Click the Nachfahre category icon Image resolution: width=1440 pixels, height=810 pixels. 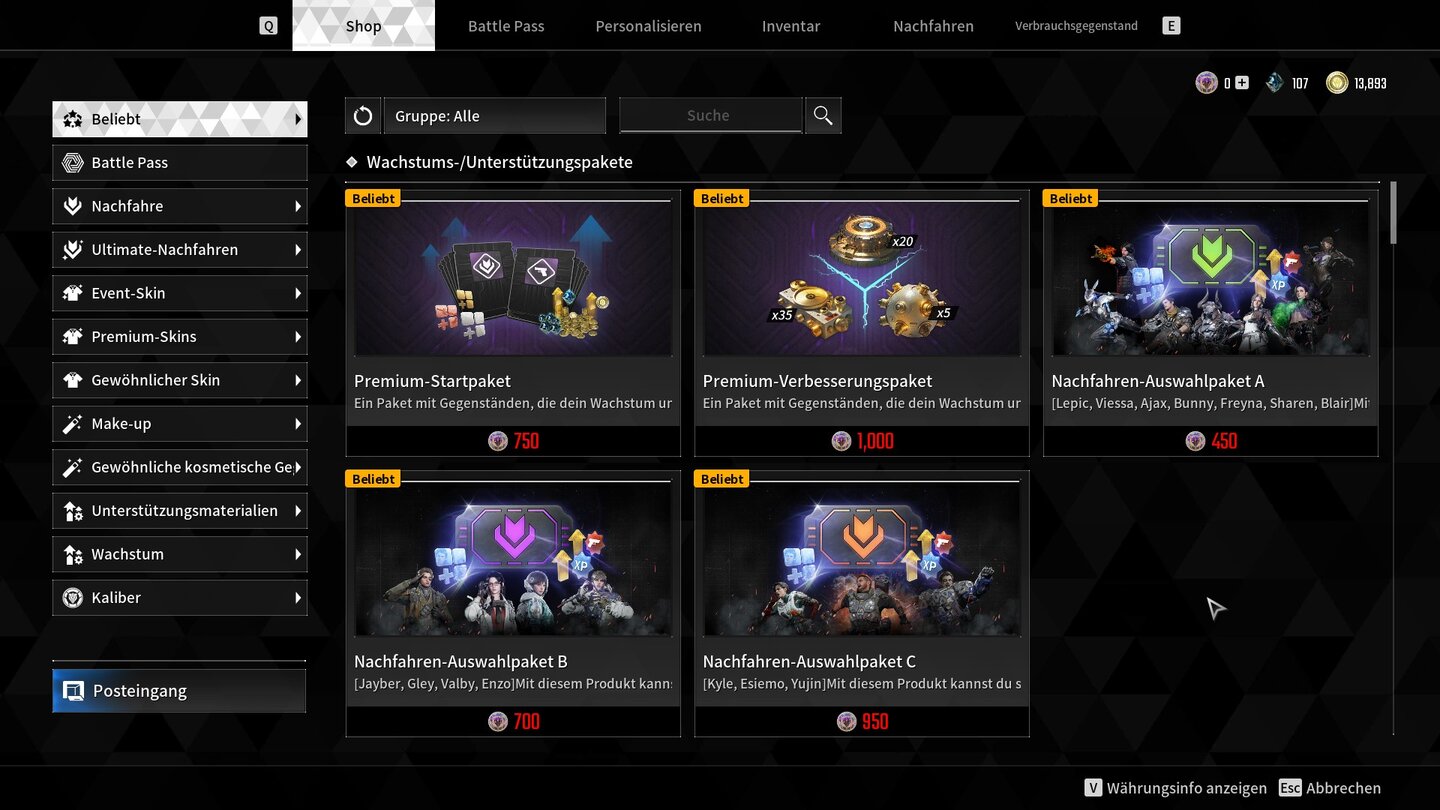71,206
